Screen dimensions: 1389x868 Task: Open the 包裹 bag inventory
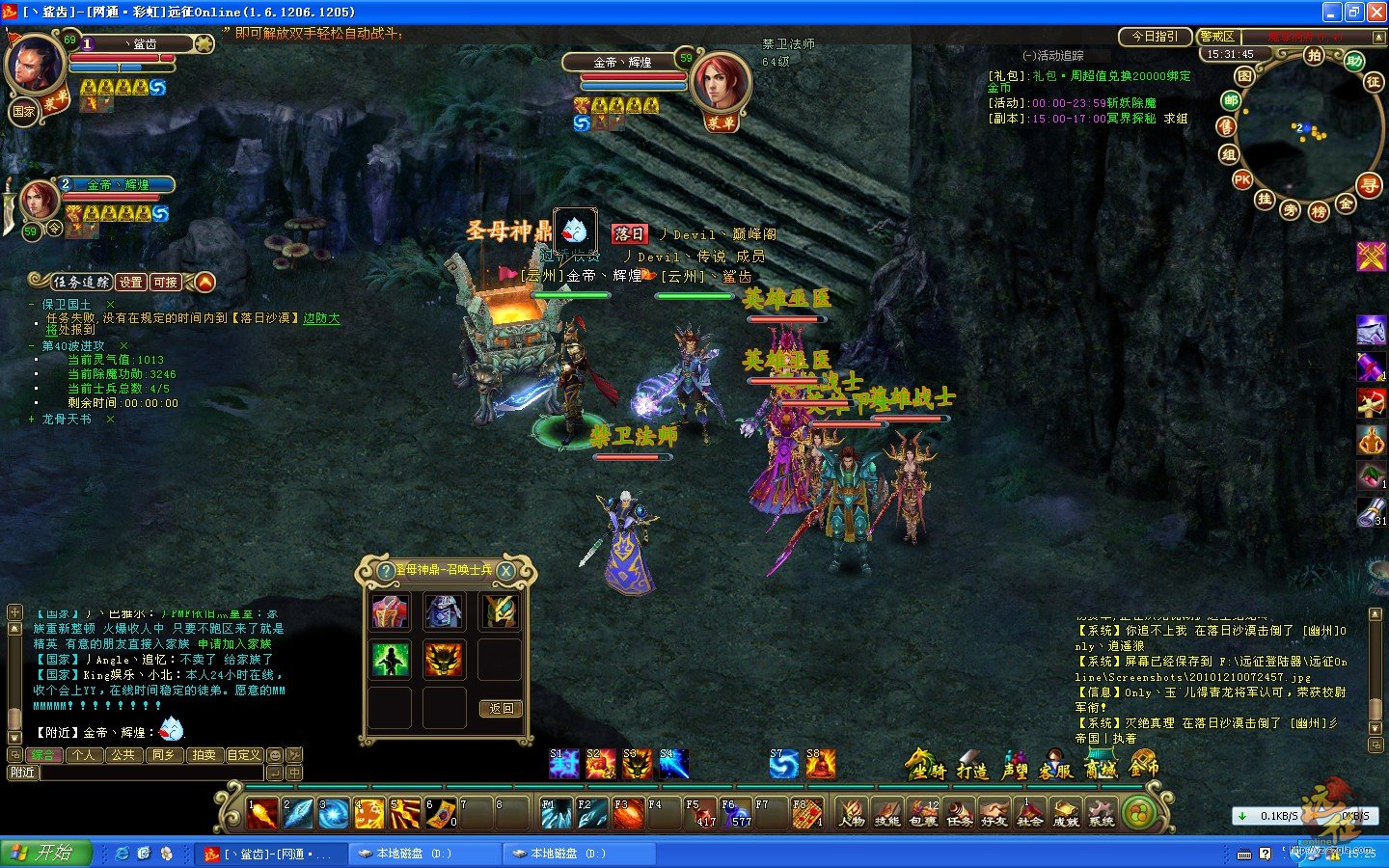click(x=923, y=813)
